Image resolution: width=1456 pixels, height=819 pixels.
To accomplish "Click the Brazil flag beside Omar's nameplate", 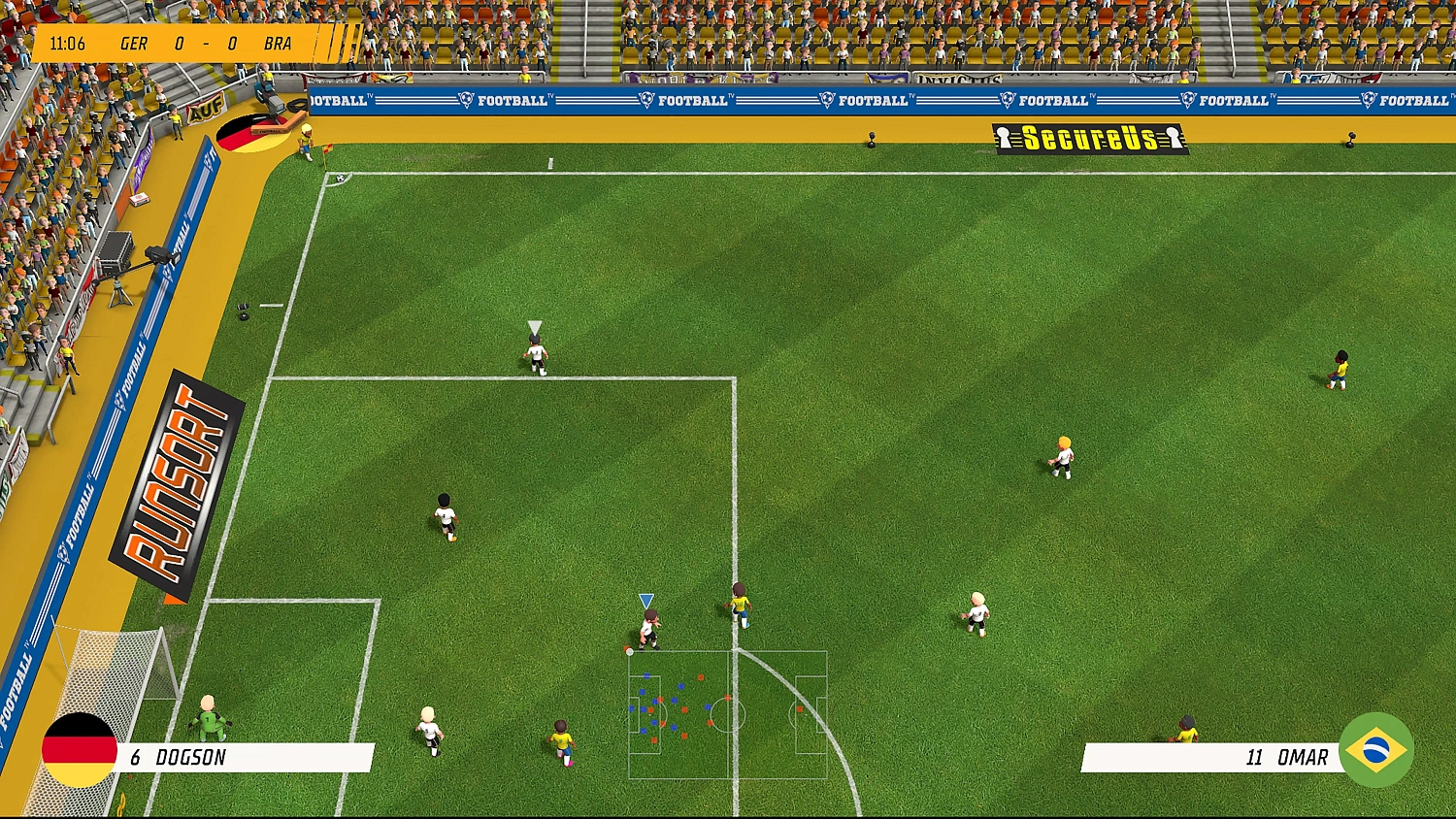I will tap(1378, 750).
